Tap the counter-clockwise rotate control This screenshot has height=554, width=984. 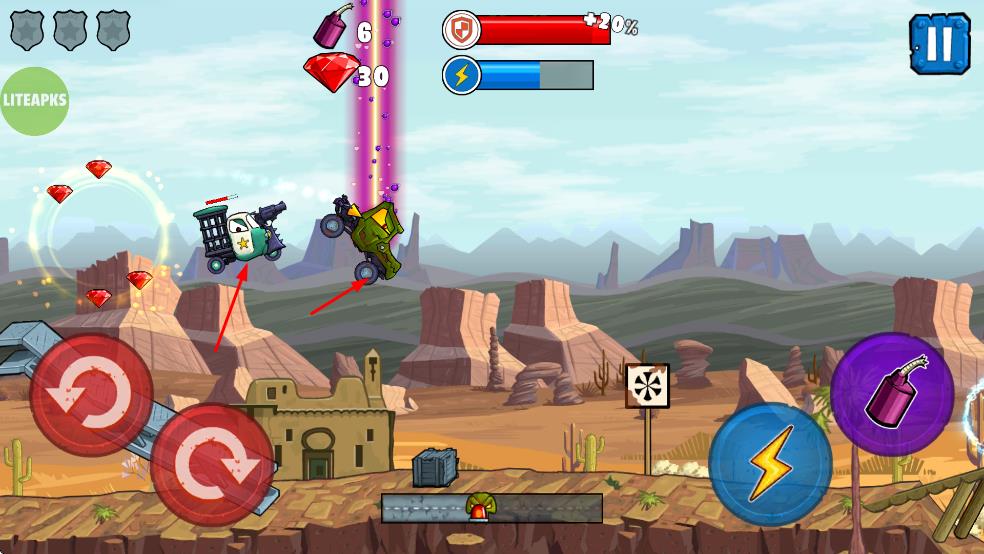[91, 395]
